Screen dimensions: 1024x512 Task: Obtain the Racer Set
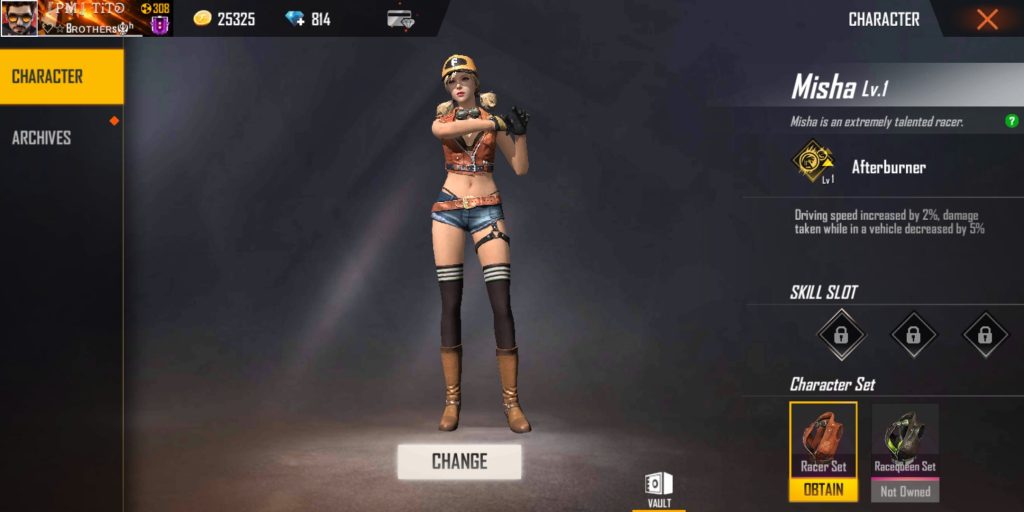(x=823, y=490)
